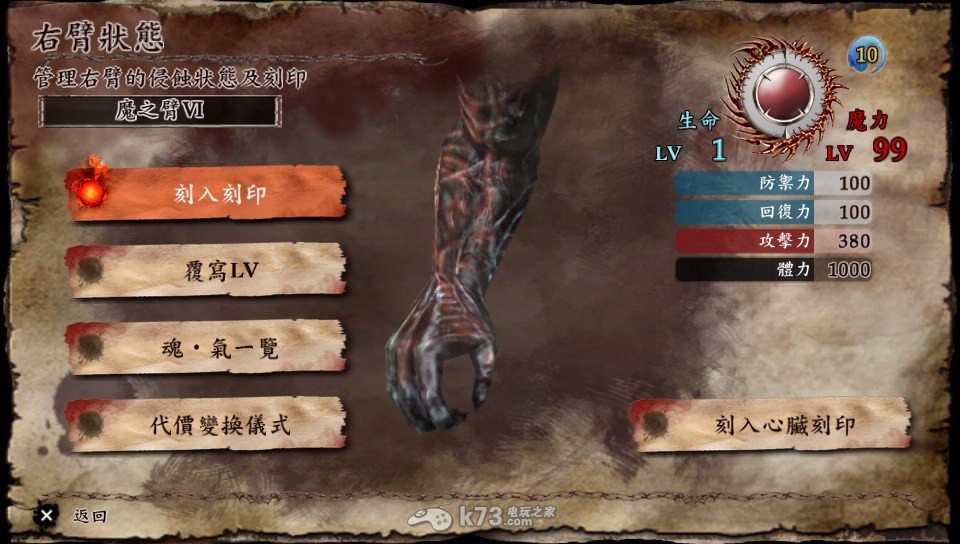
Task: Click the 返回 back label
Action: pyautogui.click(x=89, y=517)
